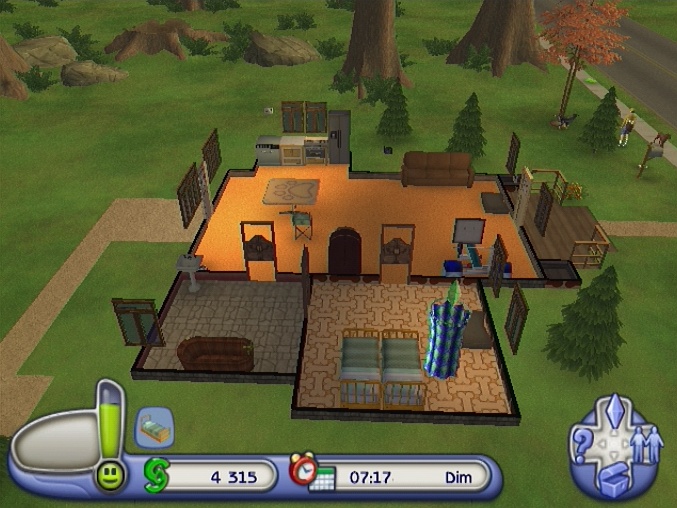This screenshot has height=508, width=677.
Task: Click the green dollar sign funds icon
Action: click(x=157, y=474)
